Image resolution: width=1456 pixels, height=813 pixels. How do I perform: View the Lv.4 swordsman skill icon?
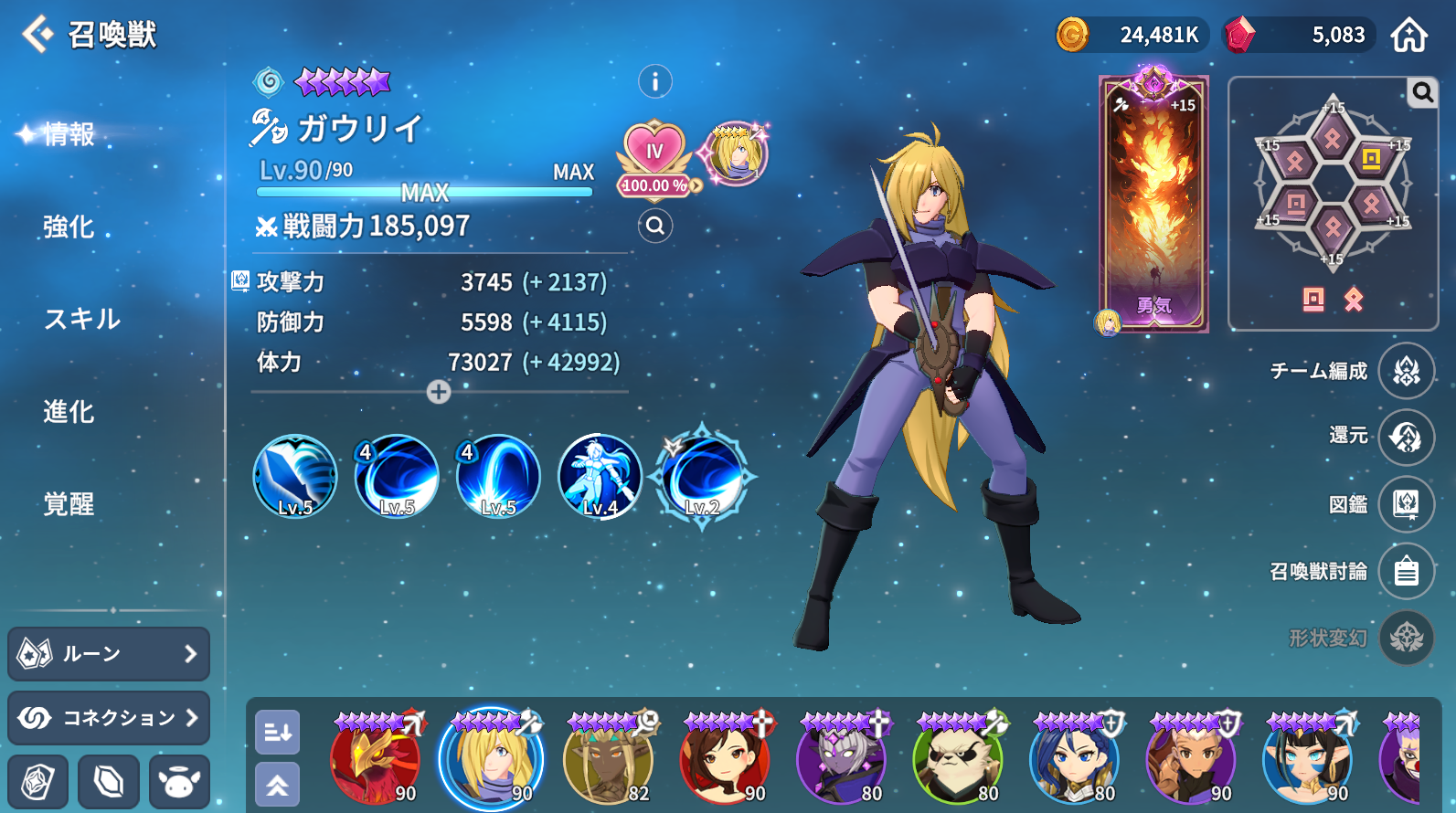click(x=600, y=476)
